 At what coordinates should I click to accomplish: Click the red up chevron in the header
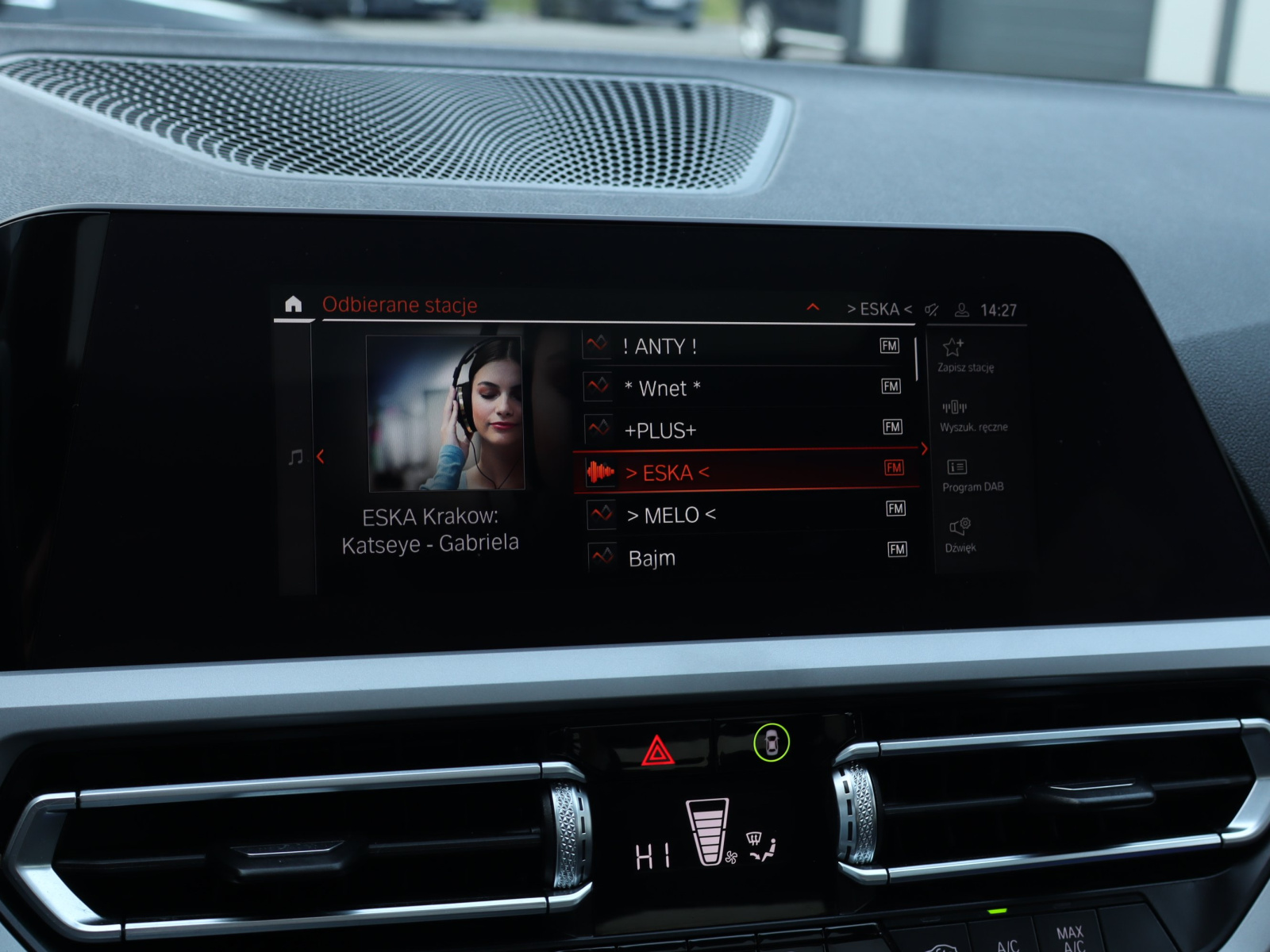click(x=813, y=307)
